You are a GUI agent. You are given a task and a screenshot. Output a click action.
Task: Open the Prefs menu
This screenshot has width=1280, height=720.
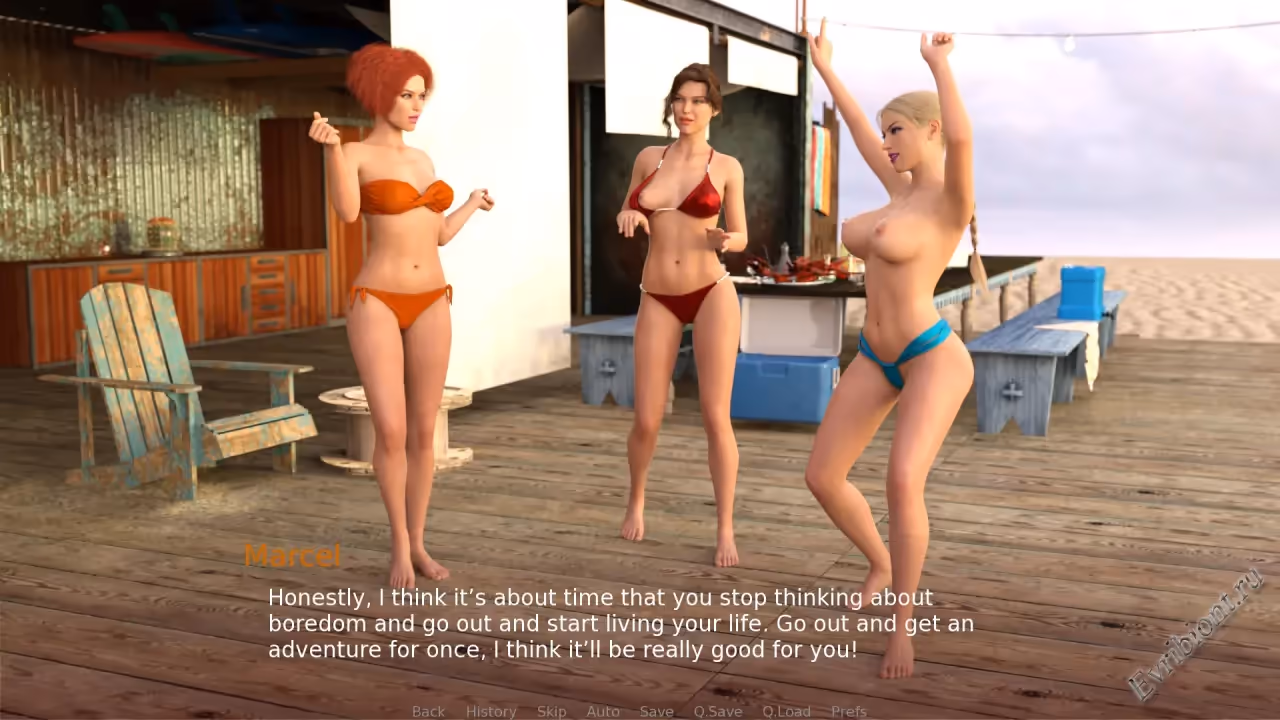[849, 711]
